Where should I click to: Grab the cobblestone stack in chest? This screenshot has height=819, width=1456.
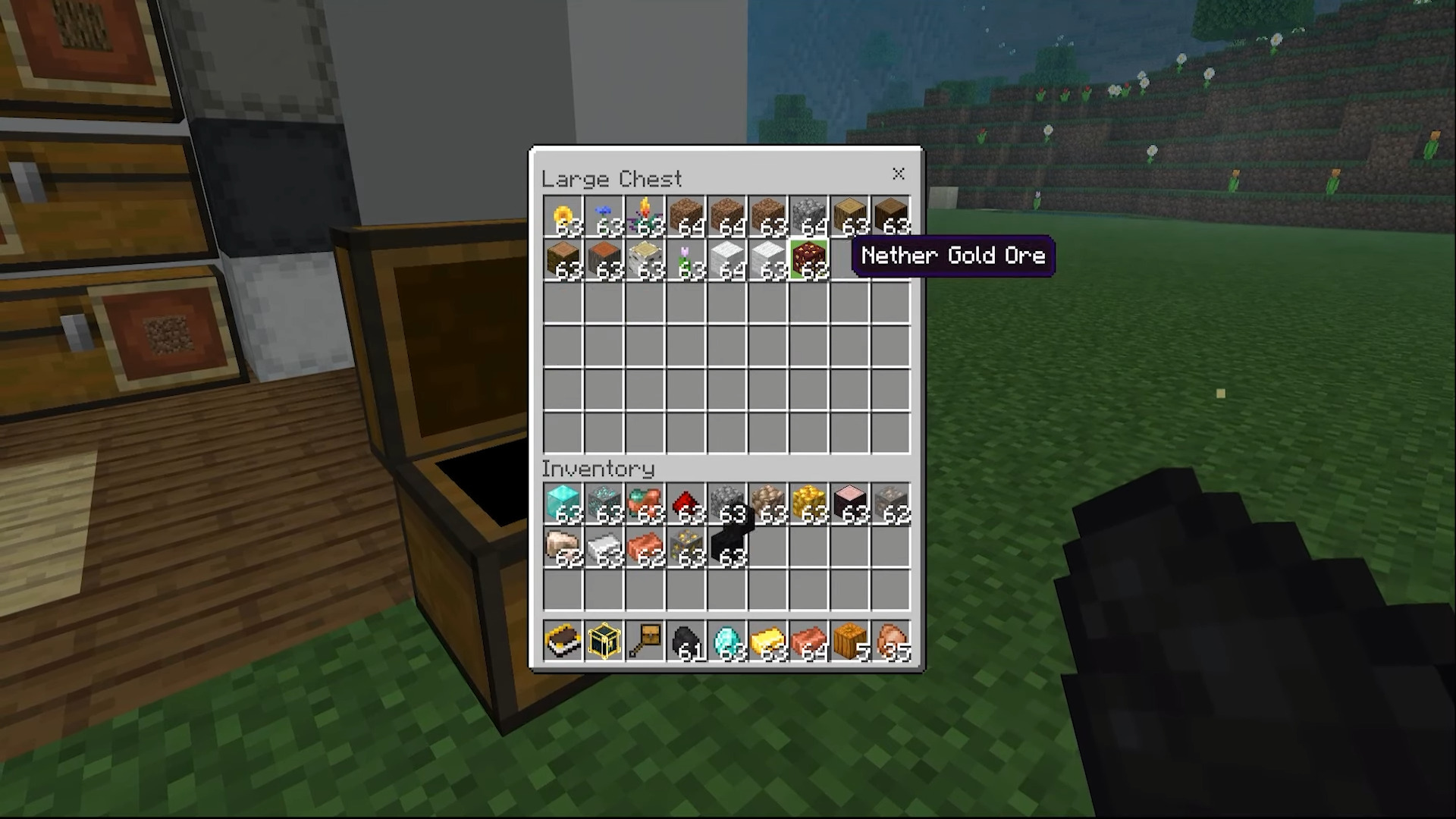[x=808, y=218]
